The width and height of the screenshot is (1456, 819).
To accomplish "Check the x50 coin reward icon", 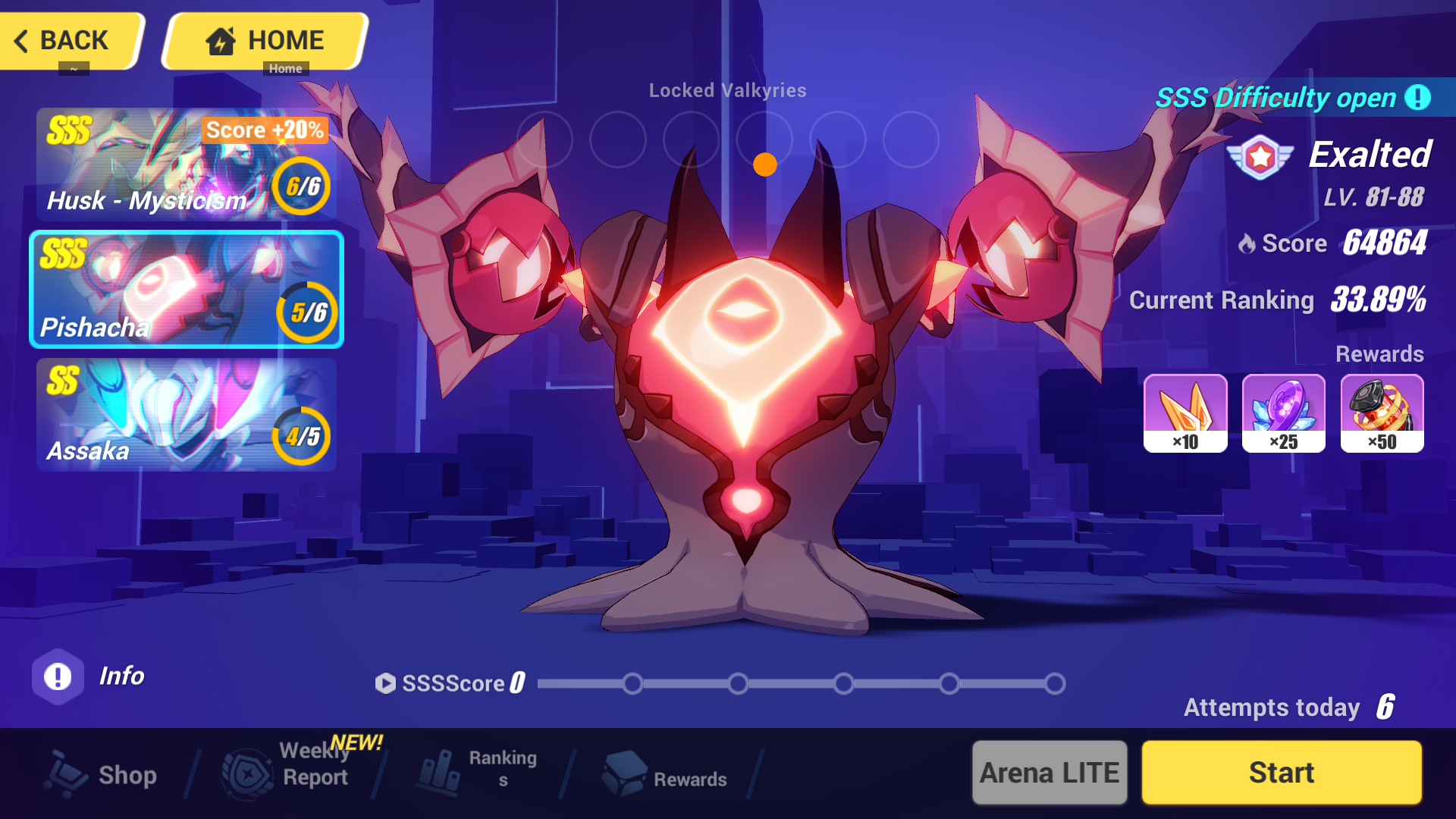I will [1382, 413].
